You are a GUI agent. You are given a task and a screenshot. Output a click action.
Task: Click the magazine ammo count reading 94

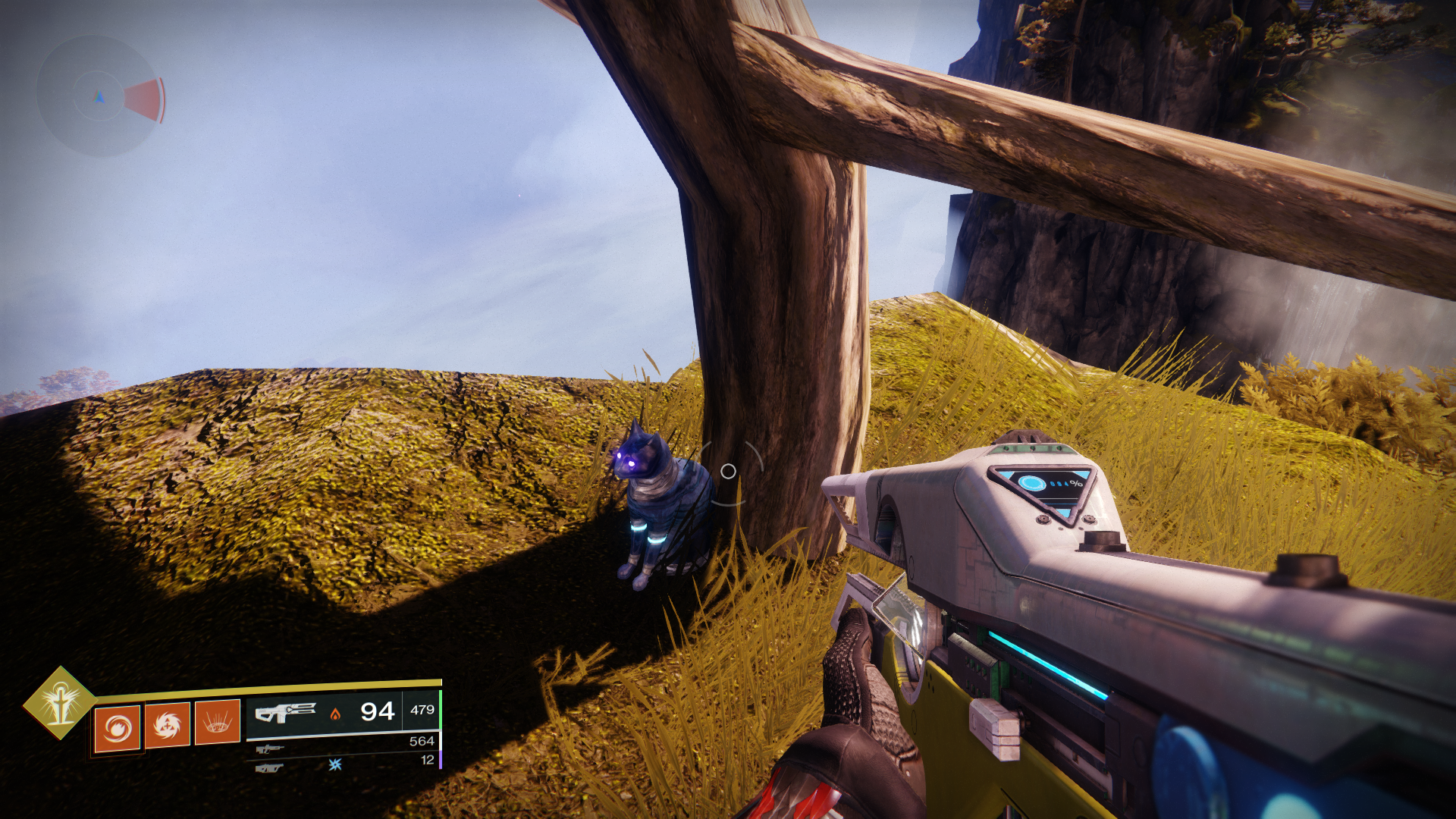pyautogui.click(x=378, y=711)
